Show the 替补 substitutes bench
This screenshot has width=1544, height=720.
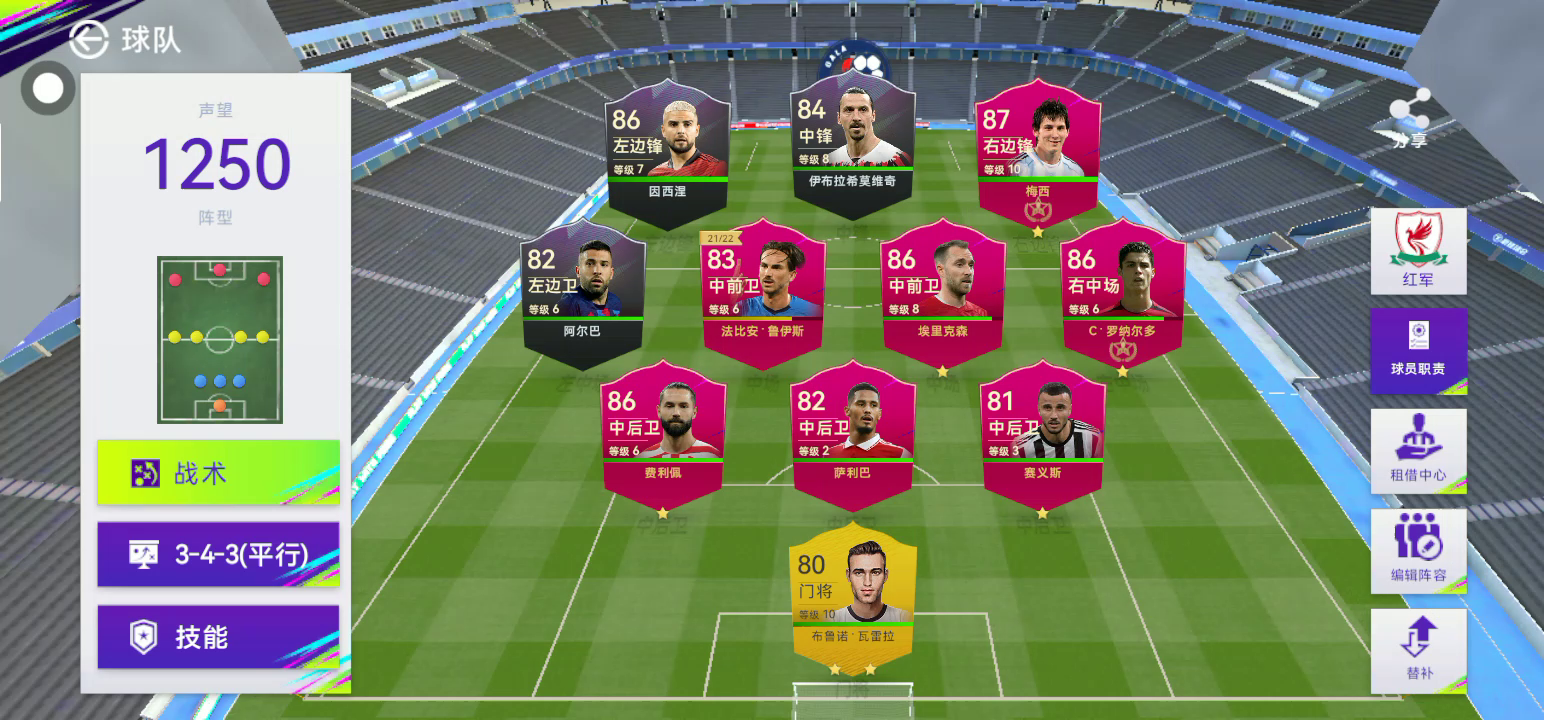pos(1418,650)
